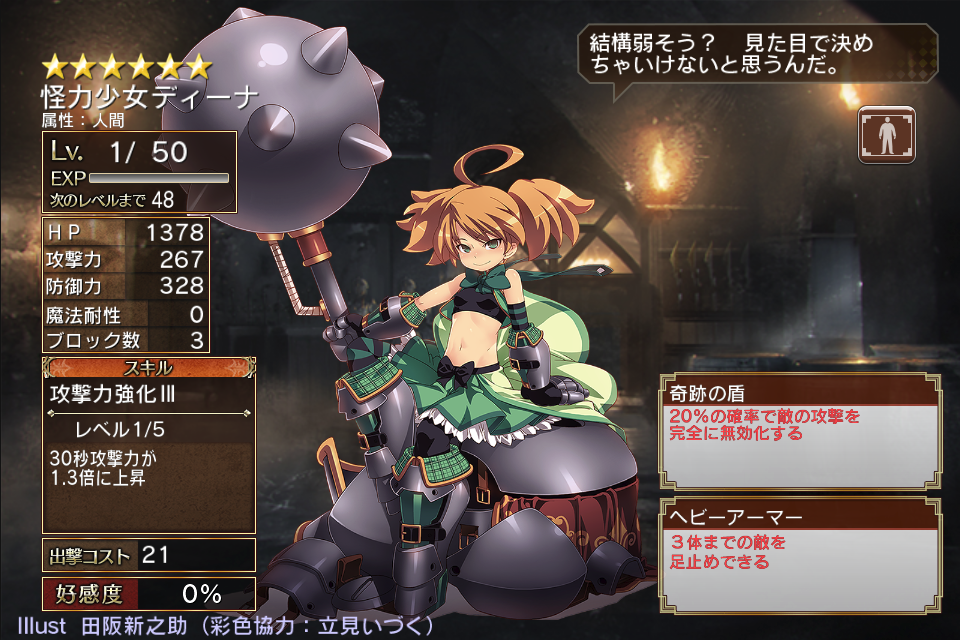960x640 pixels.
Task: Select the 攻撃力強化III skill panel
Action: point(148,444)
